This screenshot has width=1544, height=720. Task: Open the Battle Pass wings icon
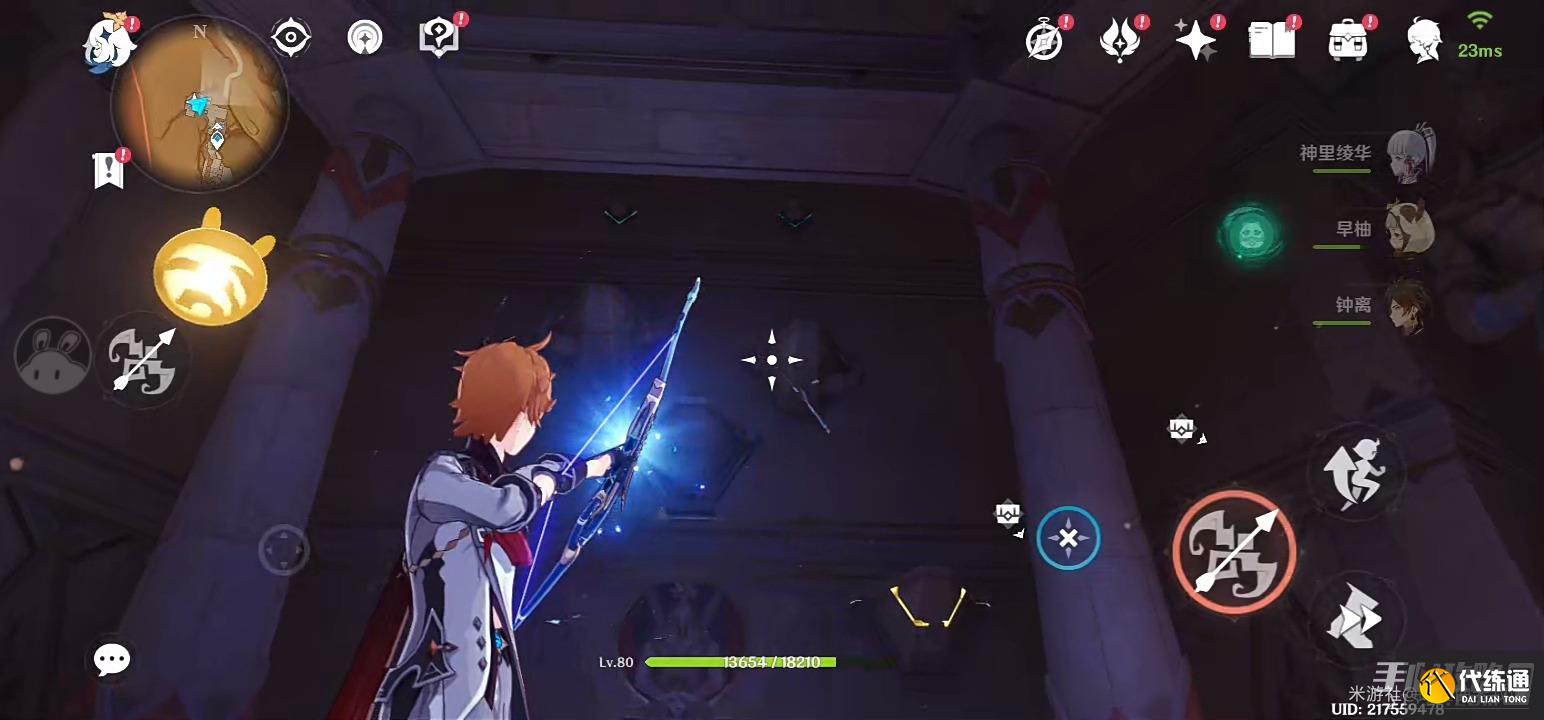[1120, 38]
